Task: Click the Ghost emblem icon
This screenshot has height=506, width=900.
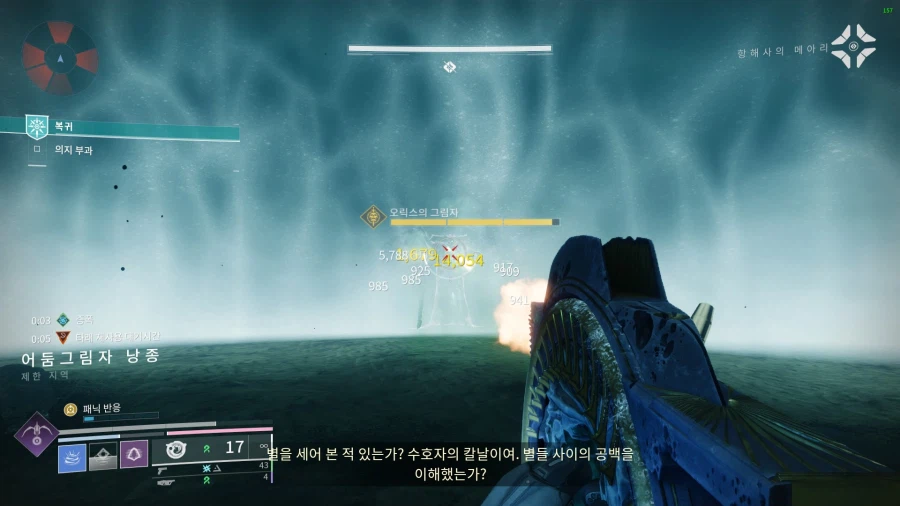Action: [853, 47]
